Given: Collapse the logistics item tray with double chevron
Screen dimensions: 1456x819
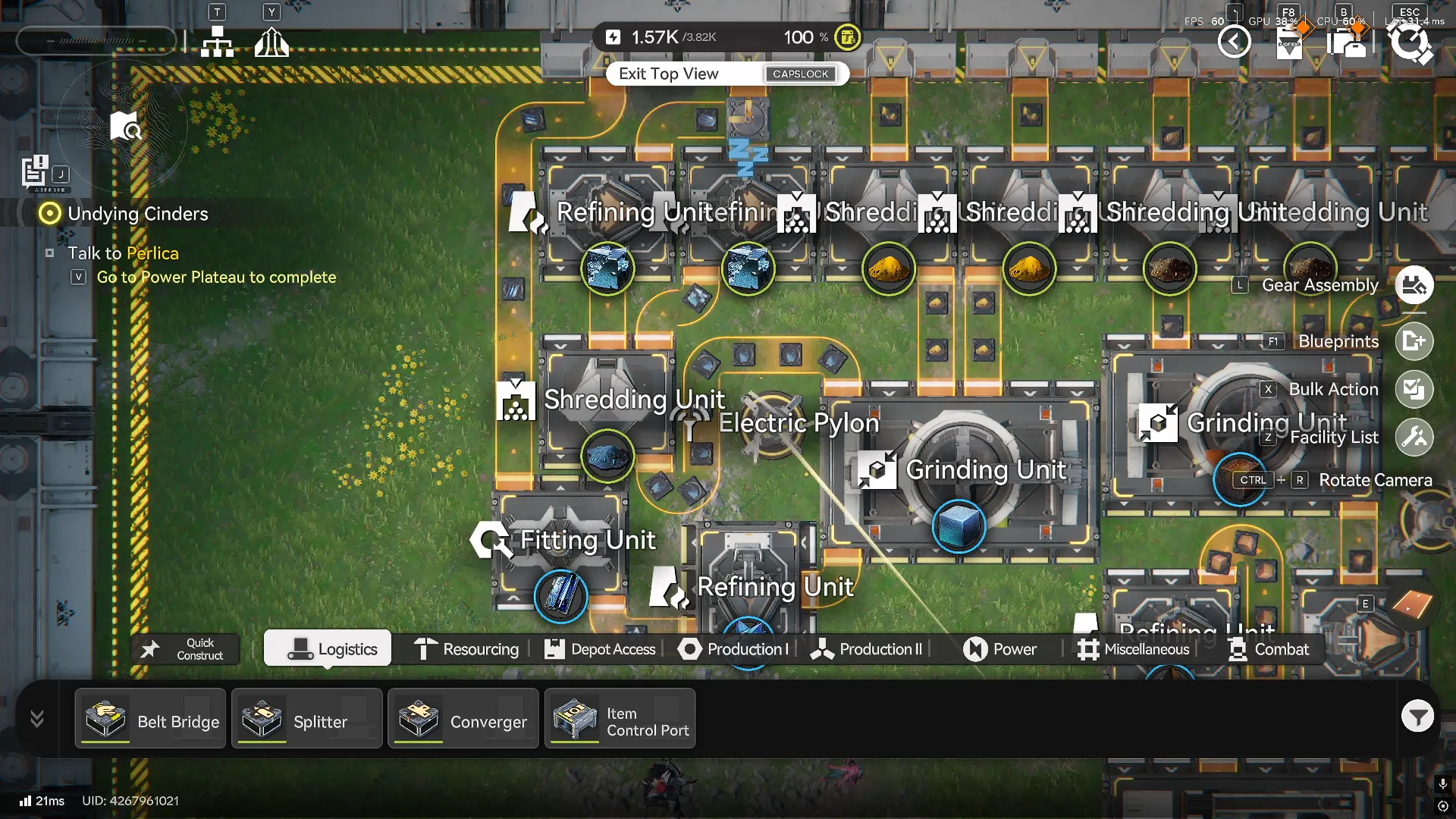Looking at the screenshot, I should coord(36,718).
